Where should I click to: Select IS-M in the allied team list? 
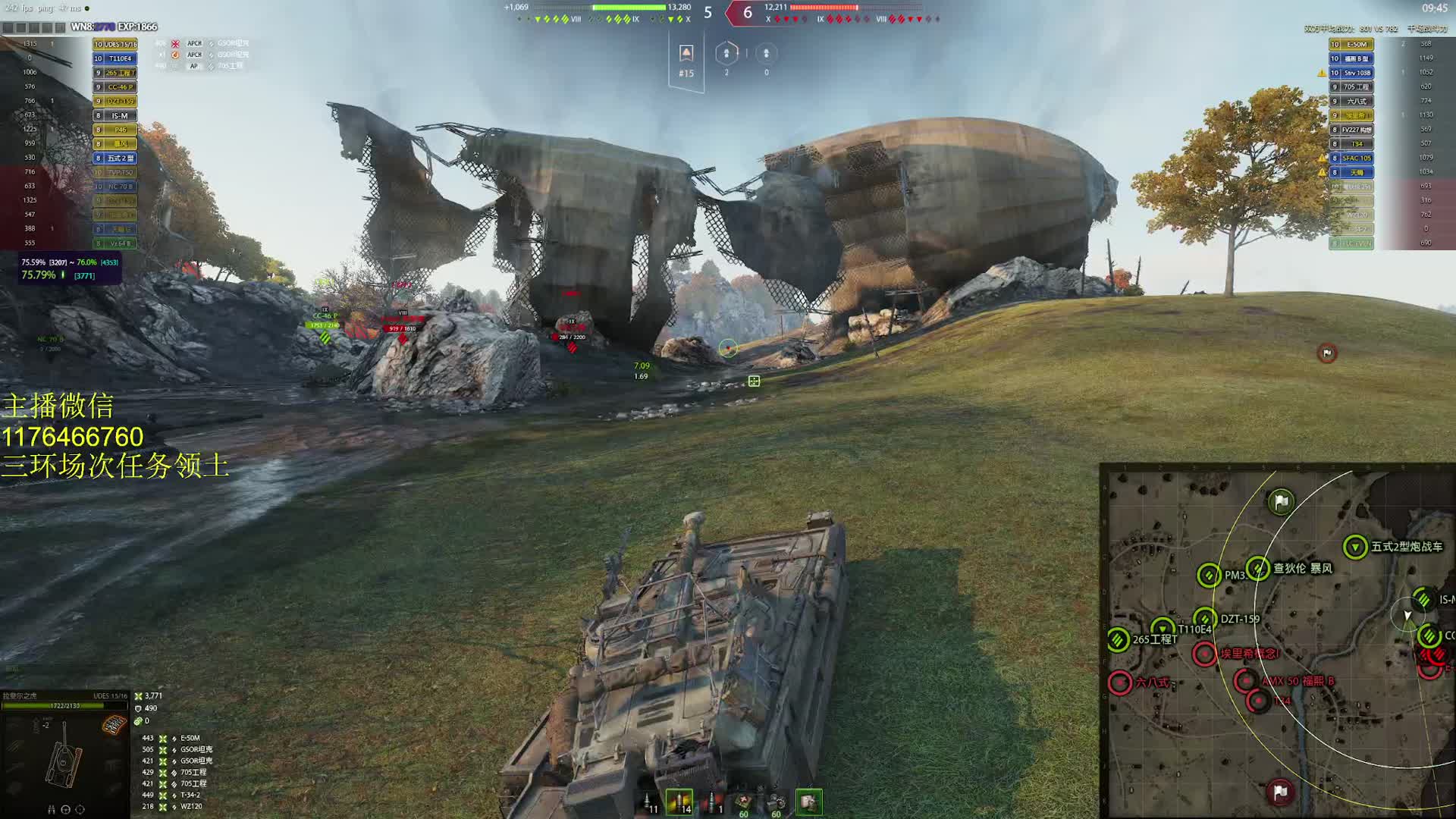pos(119,116)
